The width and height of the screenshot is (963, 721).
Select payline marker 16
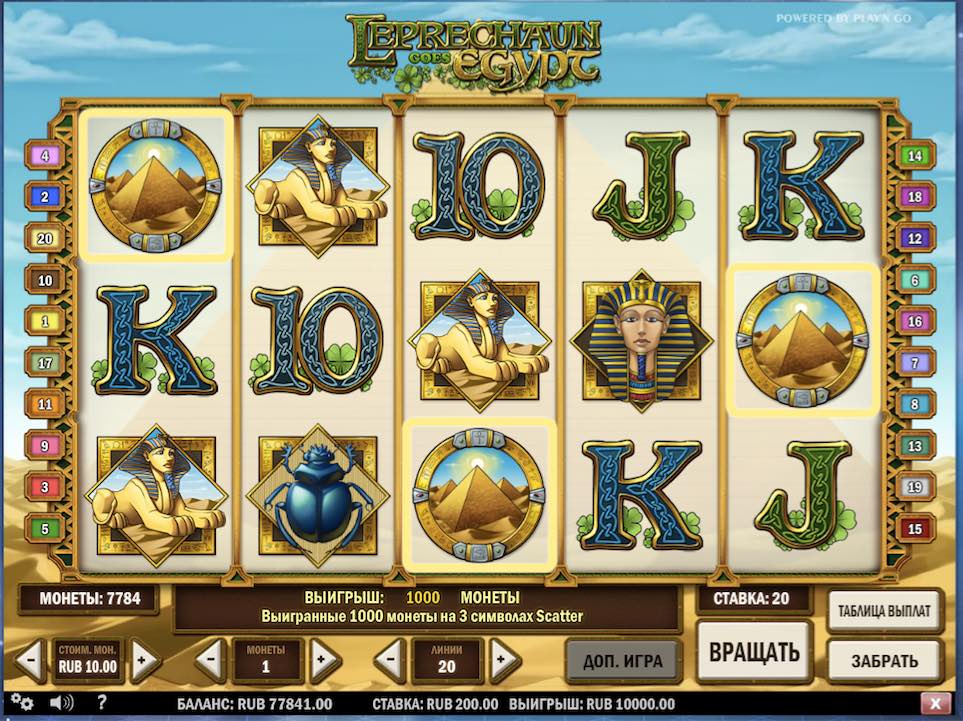tap(914, 322)
